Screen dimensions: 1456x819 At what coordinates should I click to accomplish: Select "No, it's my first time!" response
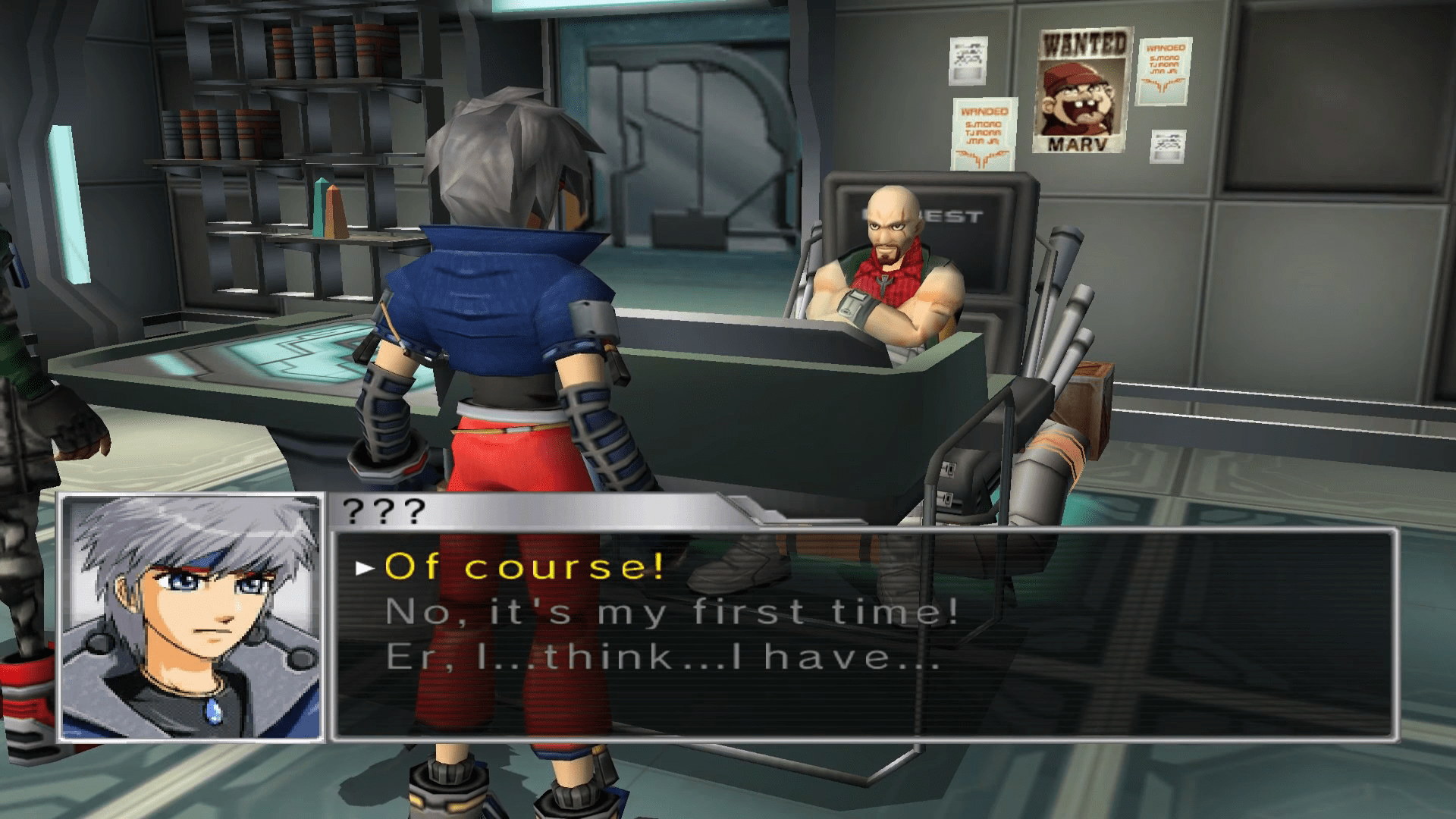[x=672, y=612]
